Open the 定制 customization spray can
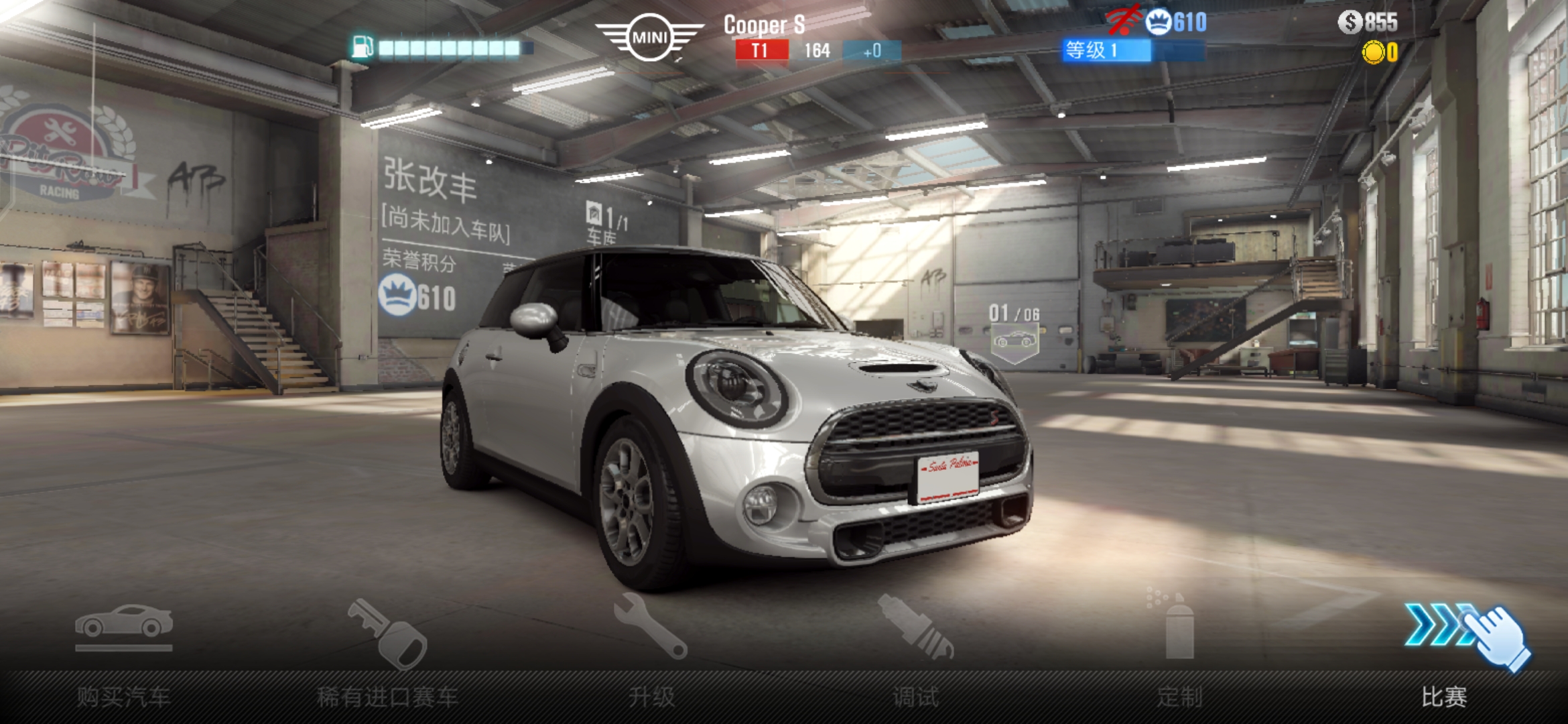1568x724 pixels. point(1179,654)
